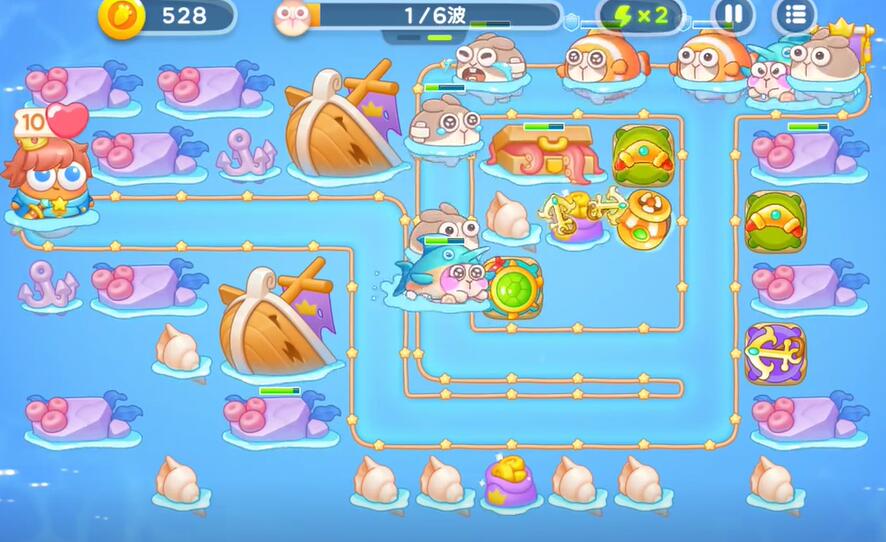886x542 pixels.
Task: Pause the game
Action: pyautogui.click(x=732, y=15)
